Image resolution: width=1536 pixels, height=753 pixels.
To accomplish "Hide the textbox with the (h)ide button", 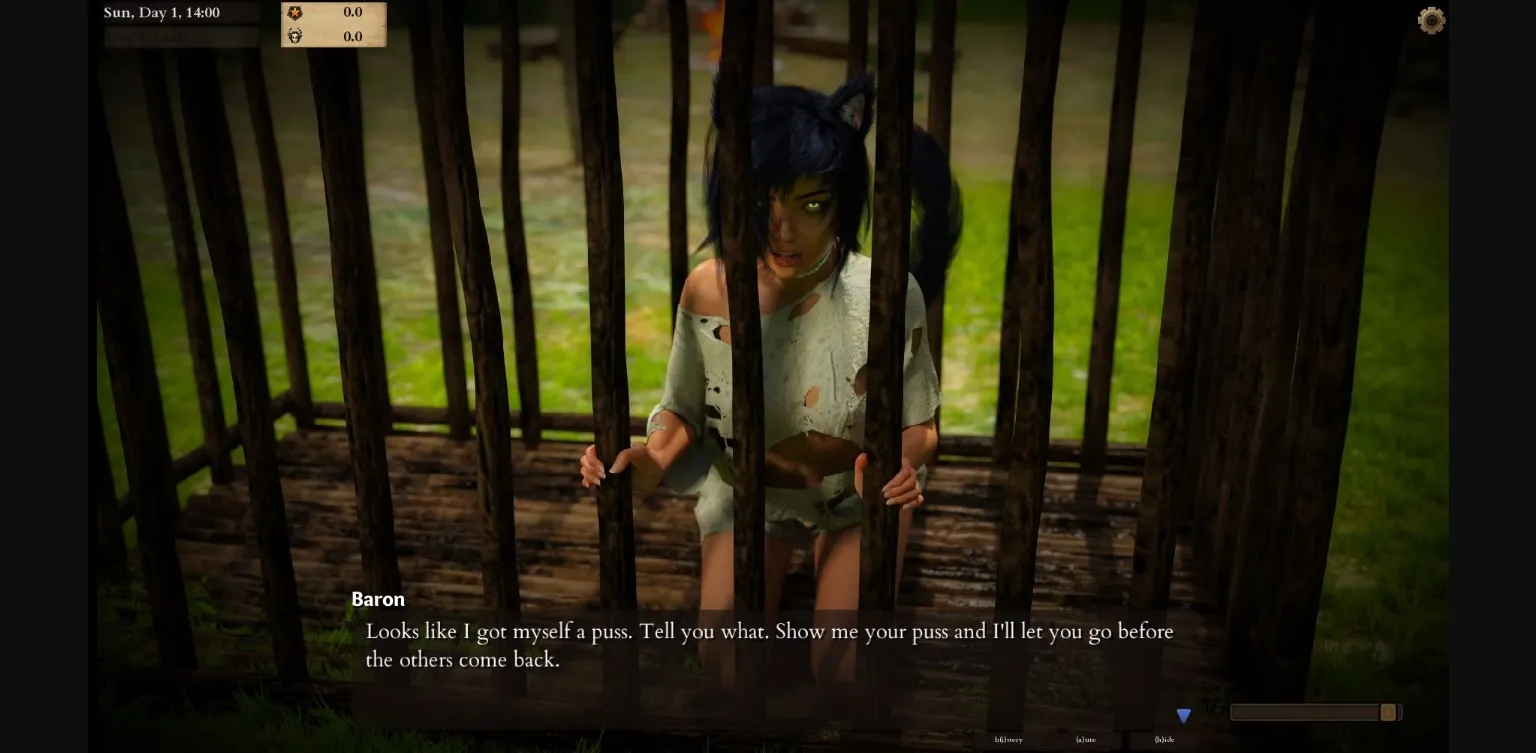I will (x=1164, y=738).
